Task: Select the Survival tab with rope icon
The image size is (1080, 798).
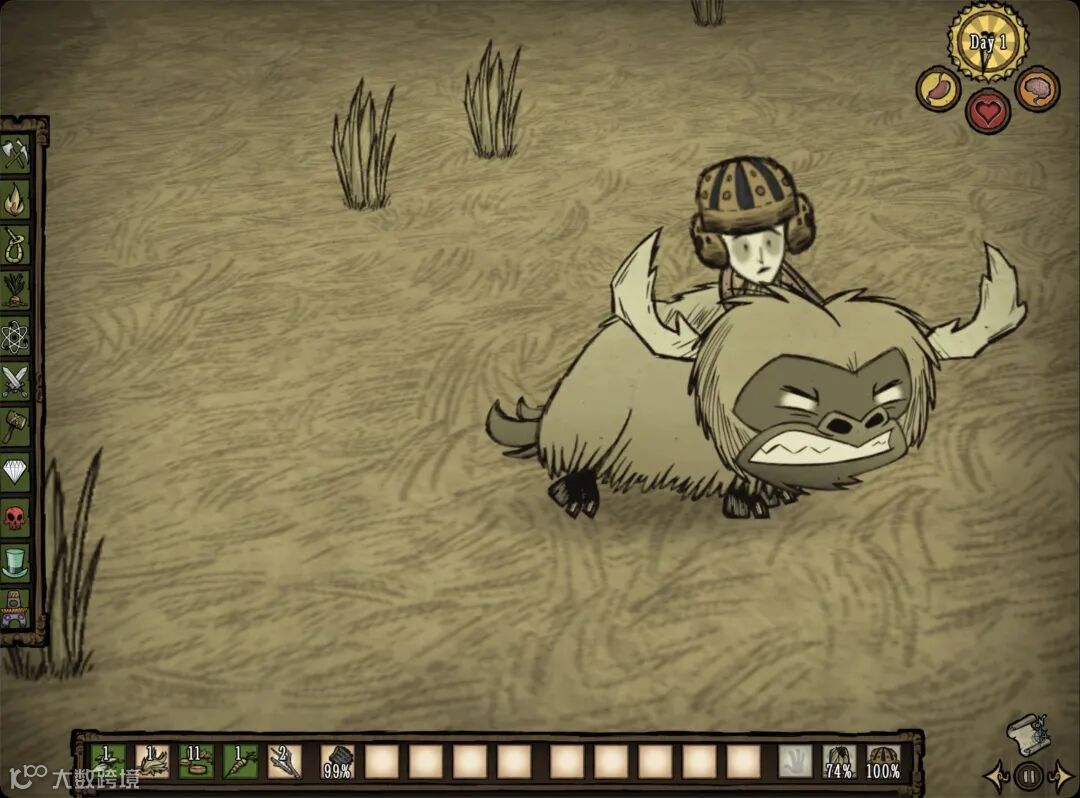Action: click(x=16, y=244)
